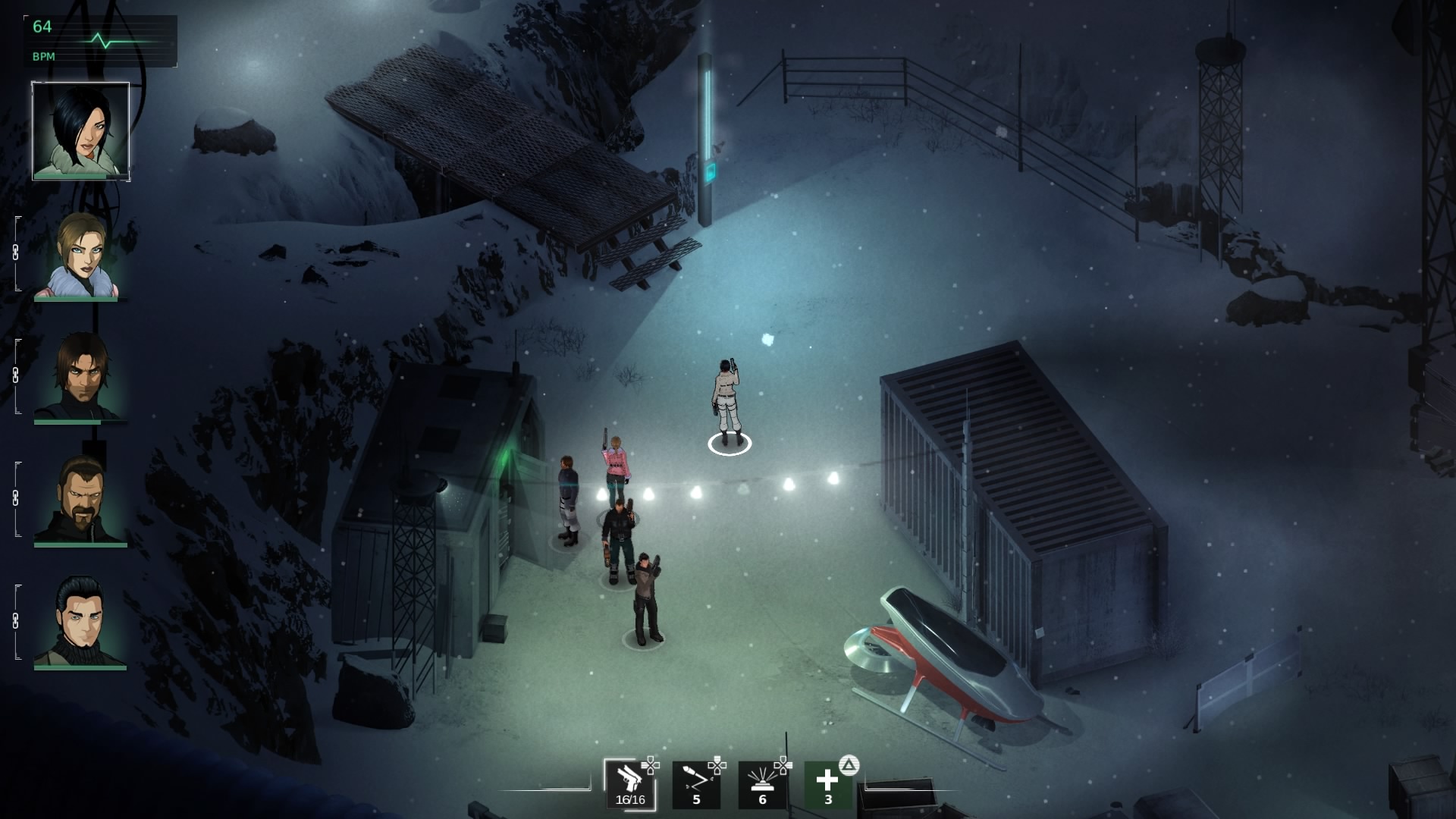Toggle chain link beside fur-collar woman portrait
Viewport: 1456px width, 819px height.
click(x=16, y=253)
